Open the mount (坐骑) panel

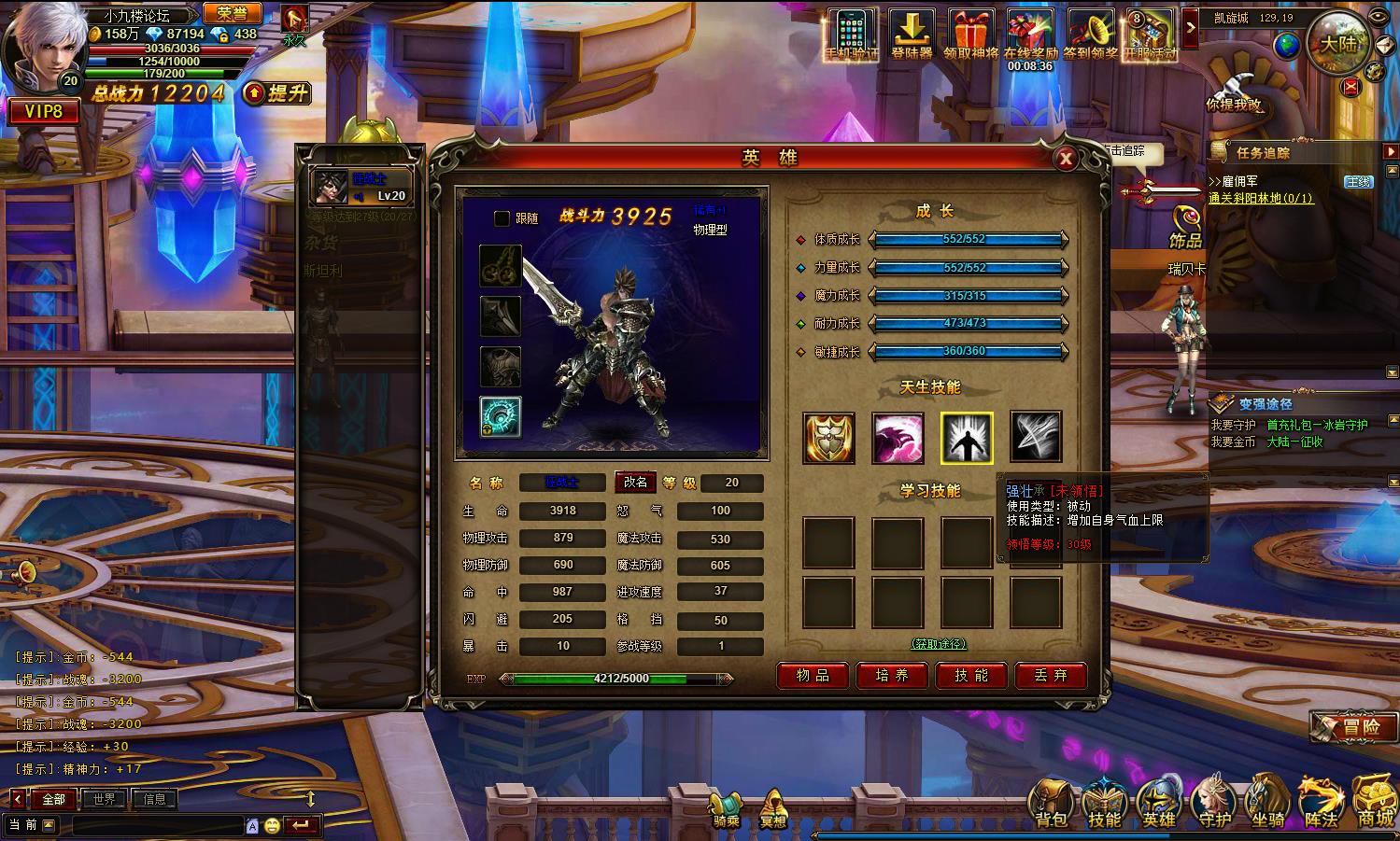click(1266, 801)
